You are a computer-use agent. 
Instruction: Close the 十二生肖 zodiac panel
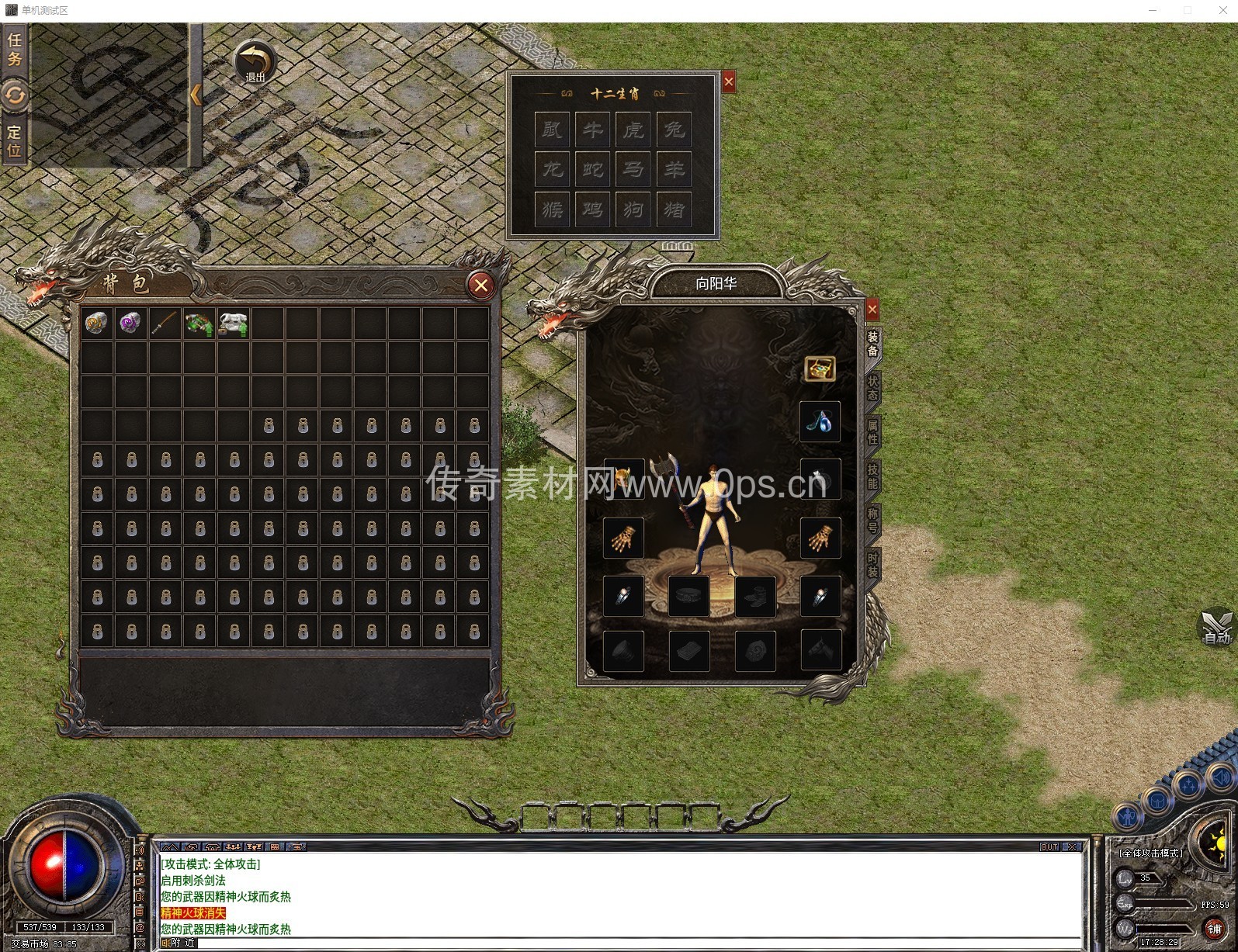tap(728, 81)
